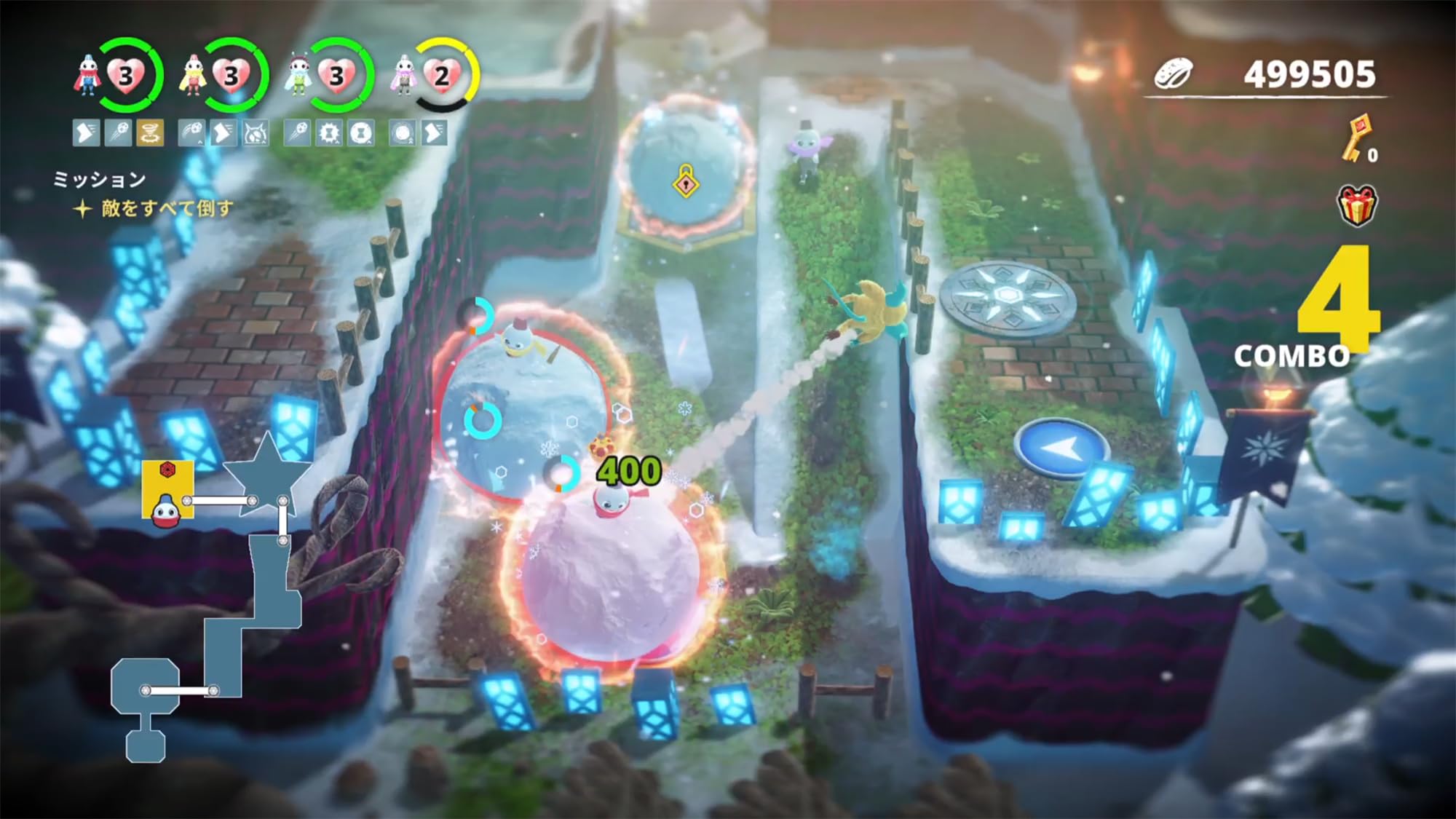Select the gold tornado ability icon
Screen dimensions: 1456x819
[x=151, y=133]
